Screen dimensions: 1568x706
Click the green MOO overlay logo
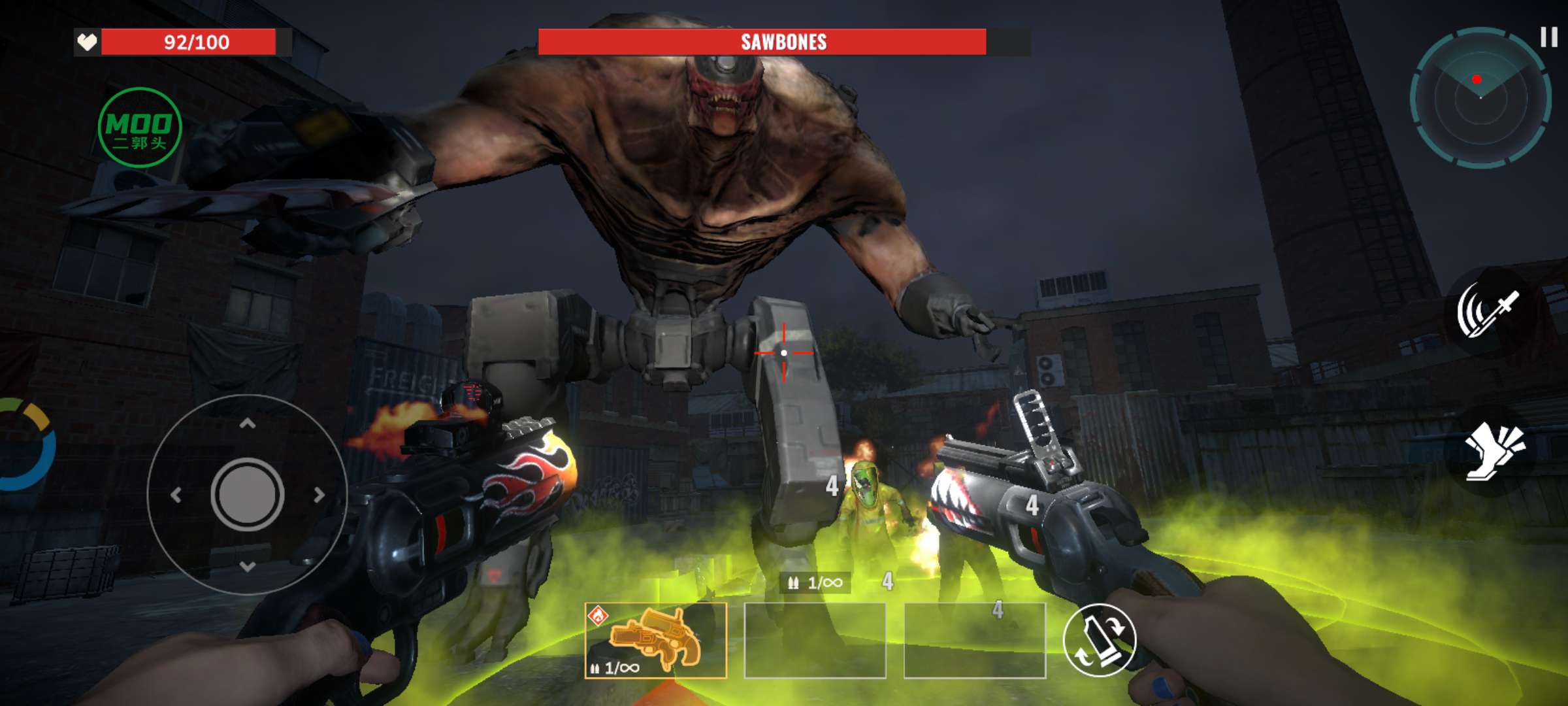139,127
